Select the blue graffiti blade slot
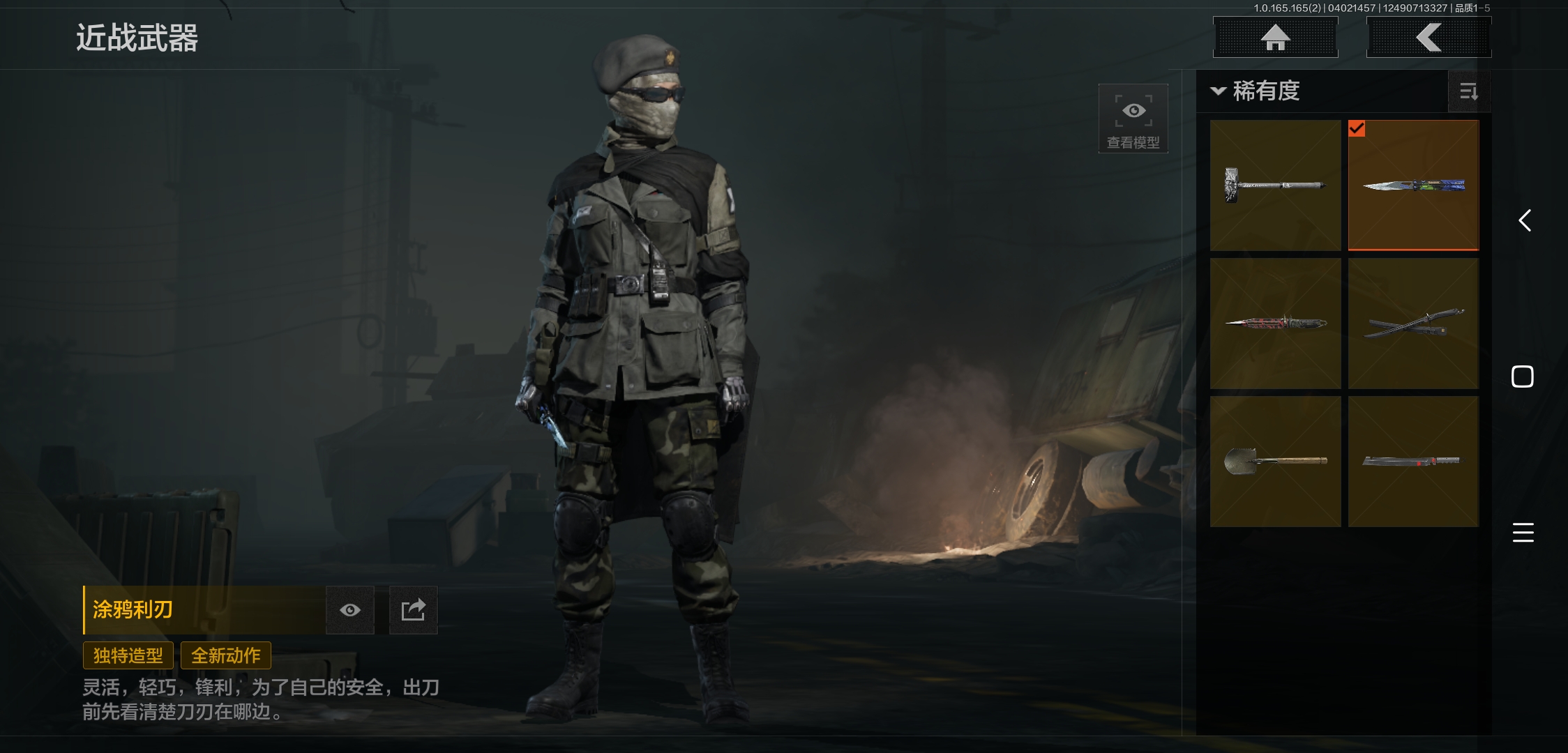Image resolution: width=1568 pixels, height=753 pixels. [1413, 185]
